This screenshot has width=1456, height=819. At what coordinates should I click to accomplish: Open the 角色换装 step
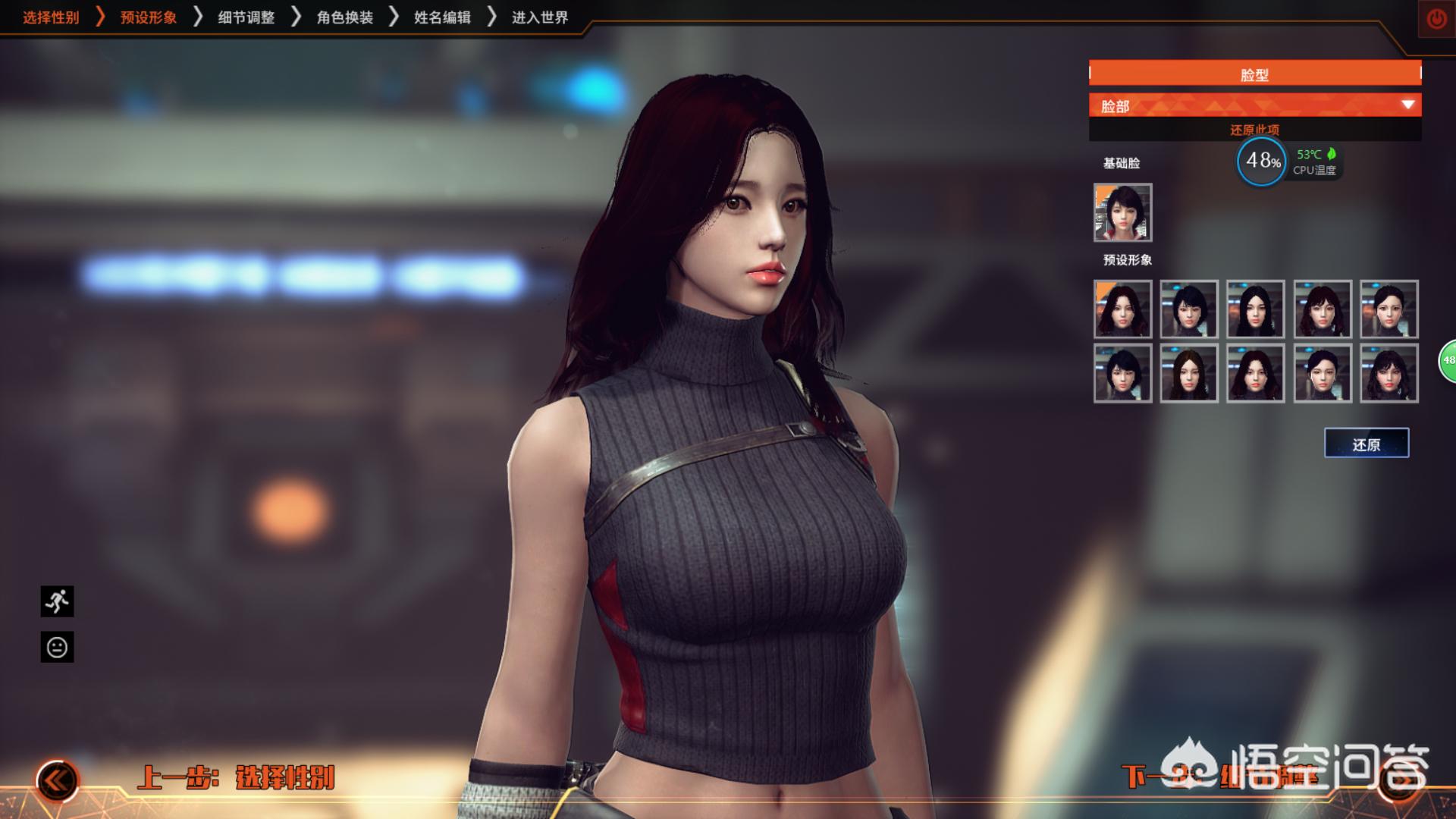345,17
